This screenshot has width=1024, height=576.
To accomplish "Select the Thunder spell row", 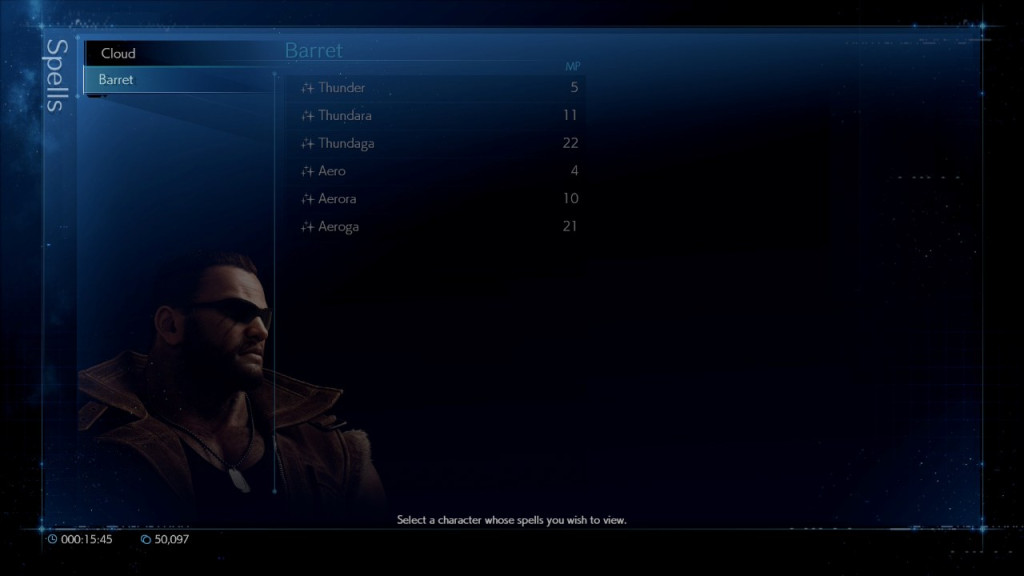I will pyautogui.click(x=341, y=87).
